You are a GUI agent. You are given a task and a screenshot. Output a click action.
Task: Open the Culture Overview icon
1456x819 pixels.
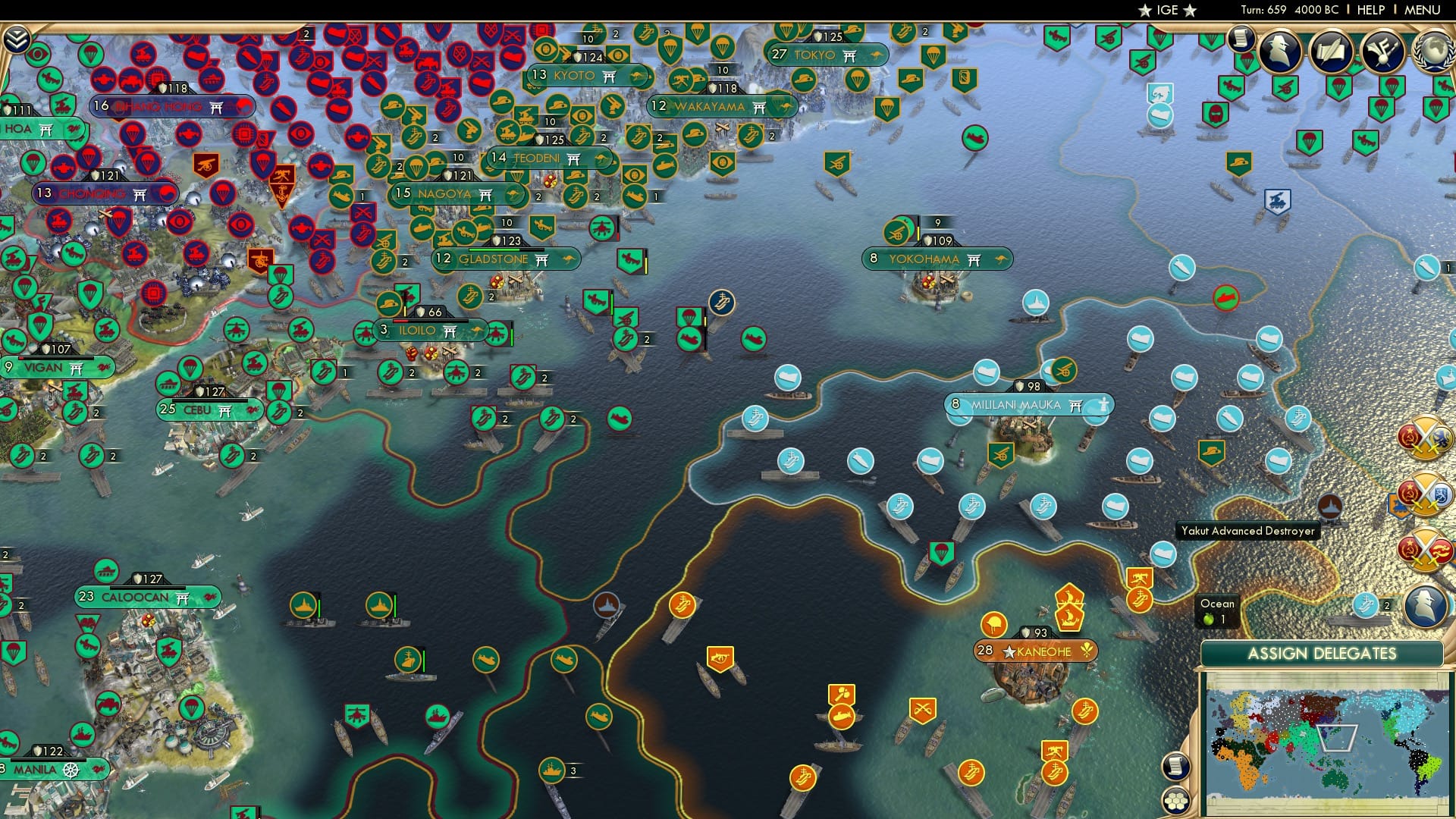[1382, 52]
